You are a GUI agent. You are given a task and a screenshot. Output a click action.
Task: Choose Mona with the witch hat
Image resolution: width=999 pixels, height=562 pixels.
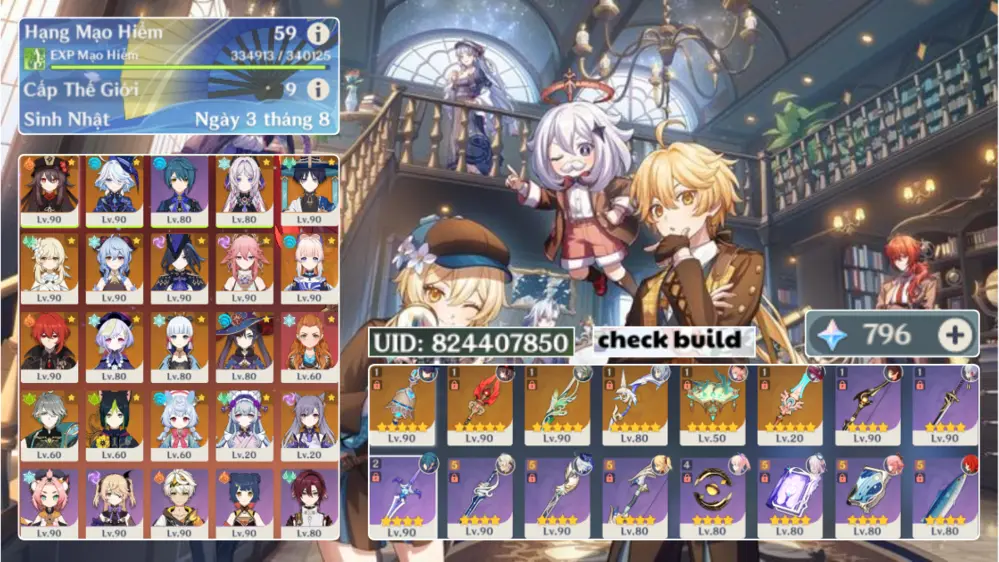pos(243,346)
